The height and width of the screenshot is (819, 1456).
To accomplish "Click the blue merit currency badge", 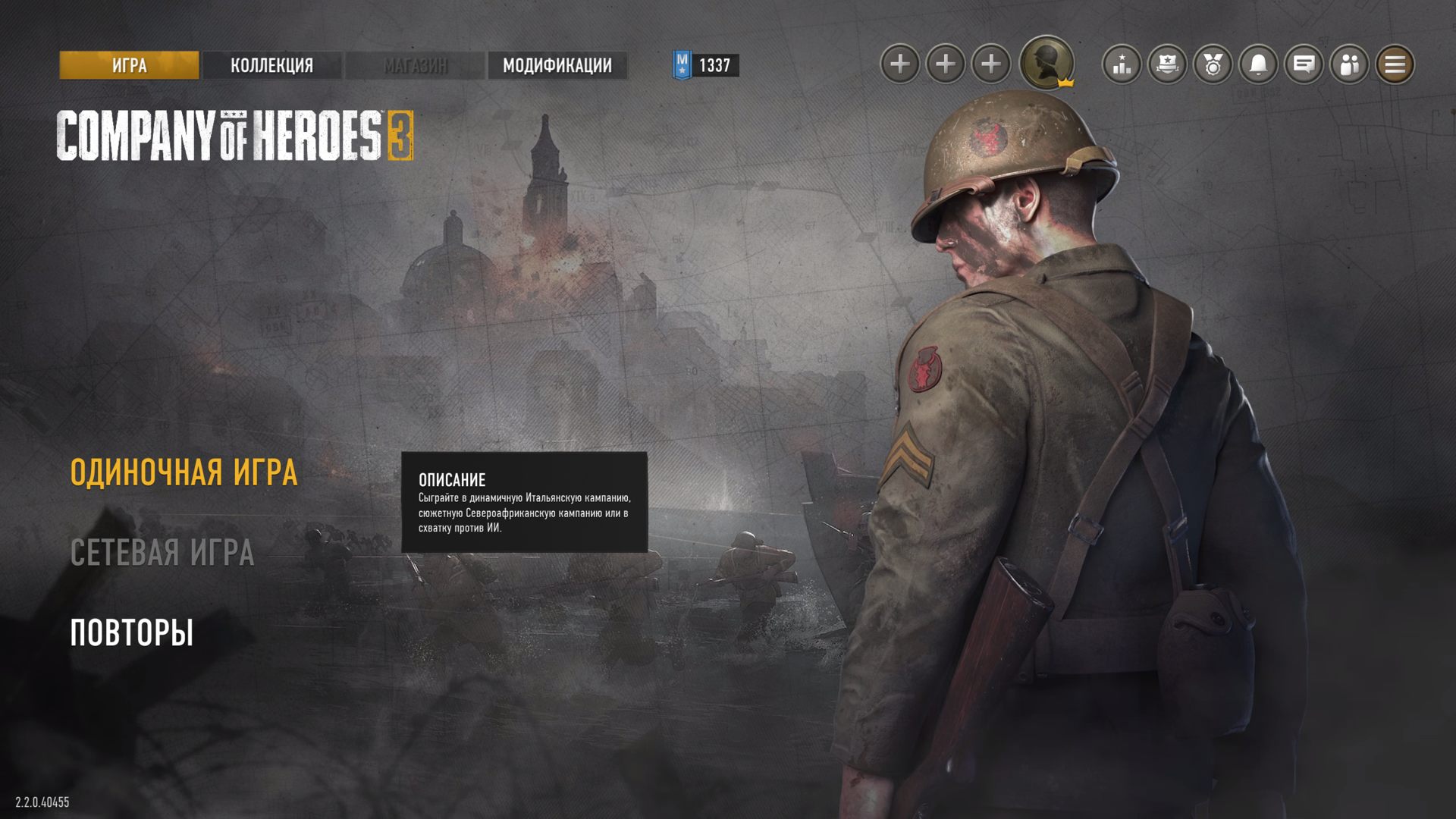I will 682,65.
